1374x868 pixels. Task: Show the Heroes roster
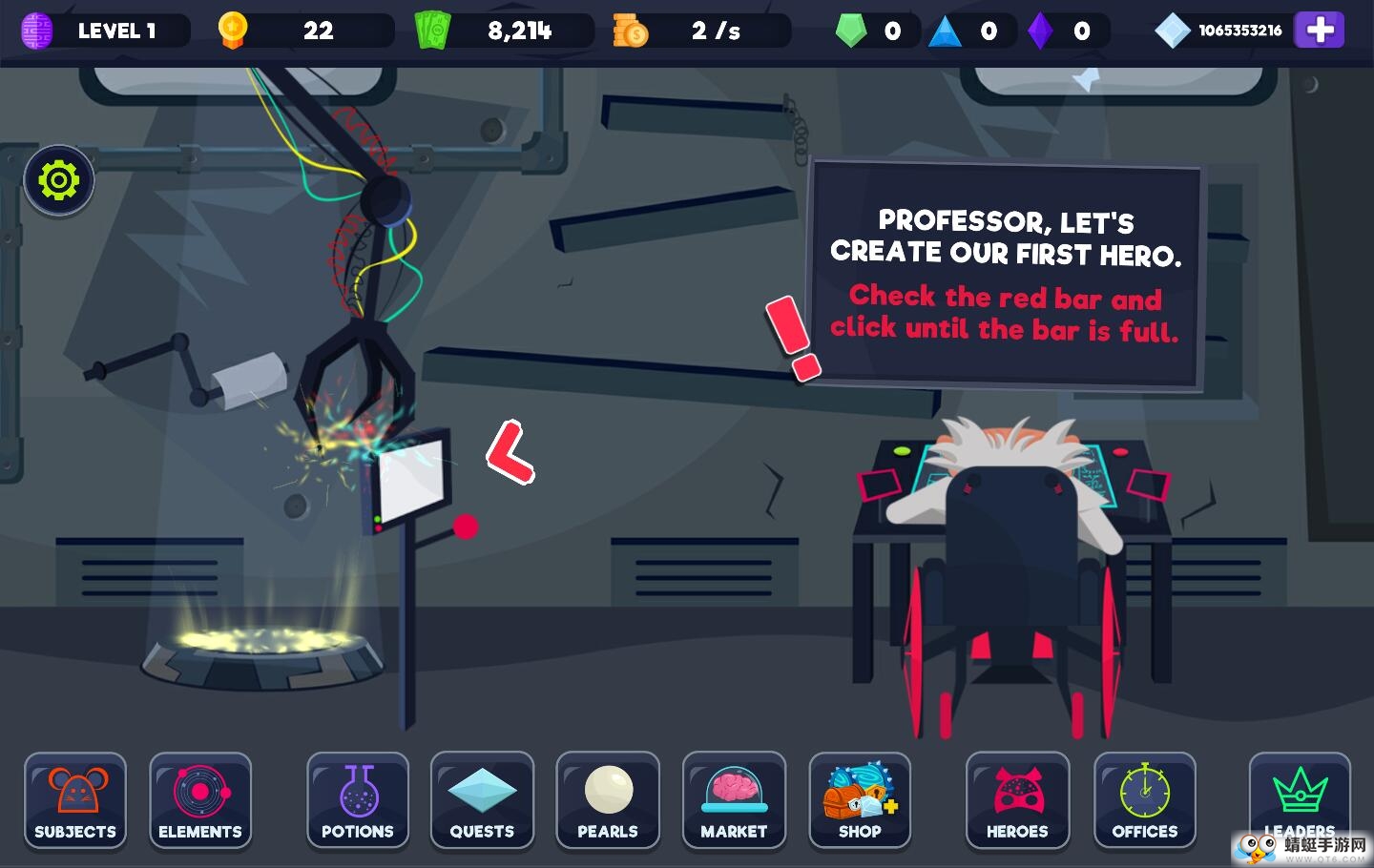tap(1017, 800)
